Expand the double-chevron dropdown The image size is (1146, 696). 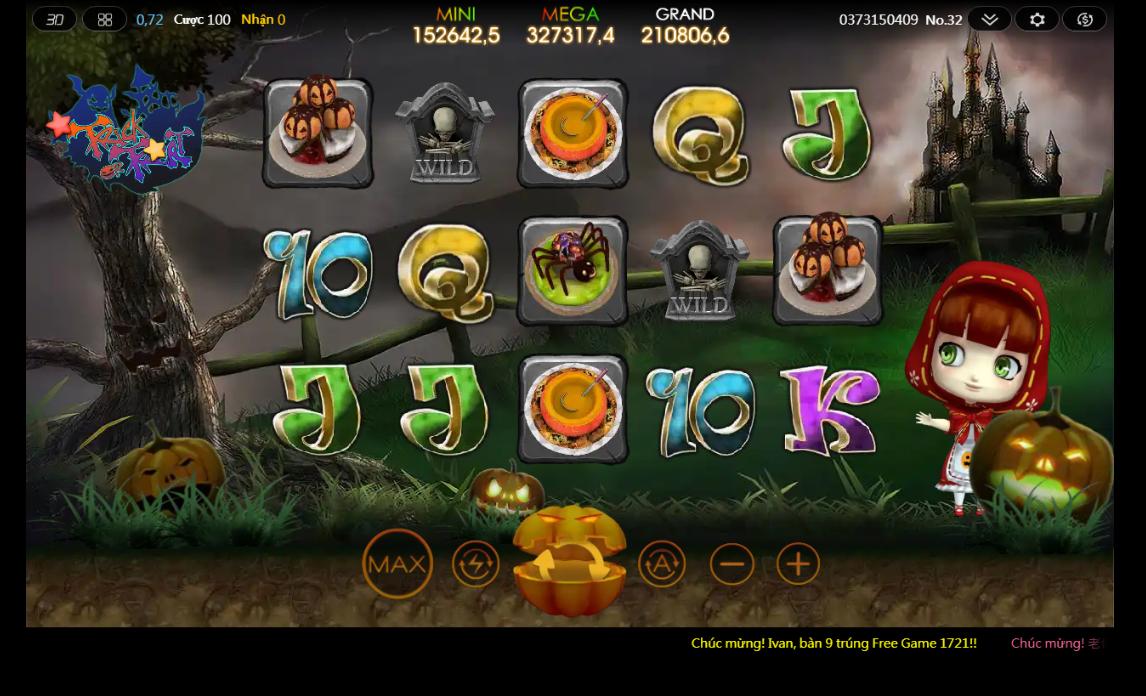989,19
